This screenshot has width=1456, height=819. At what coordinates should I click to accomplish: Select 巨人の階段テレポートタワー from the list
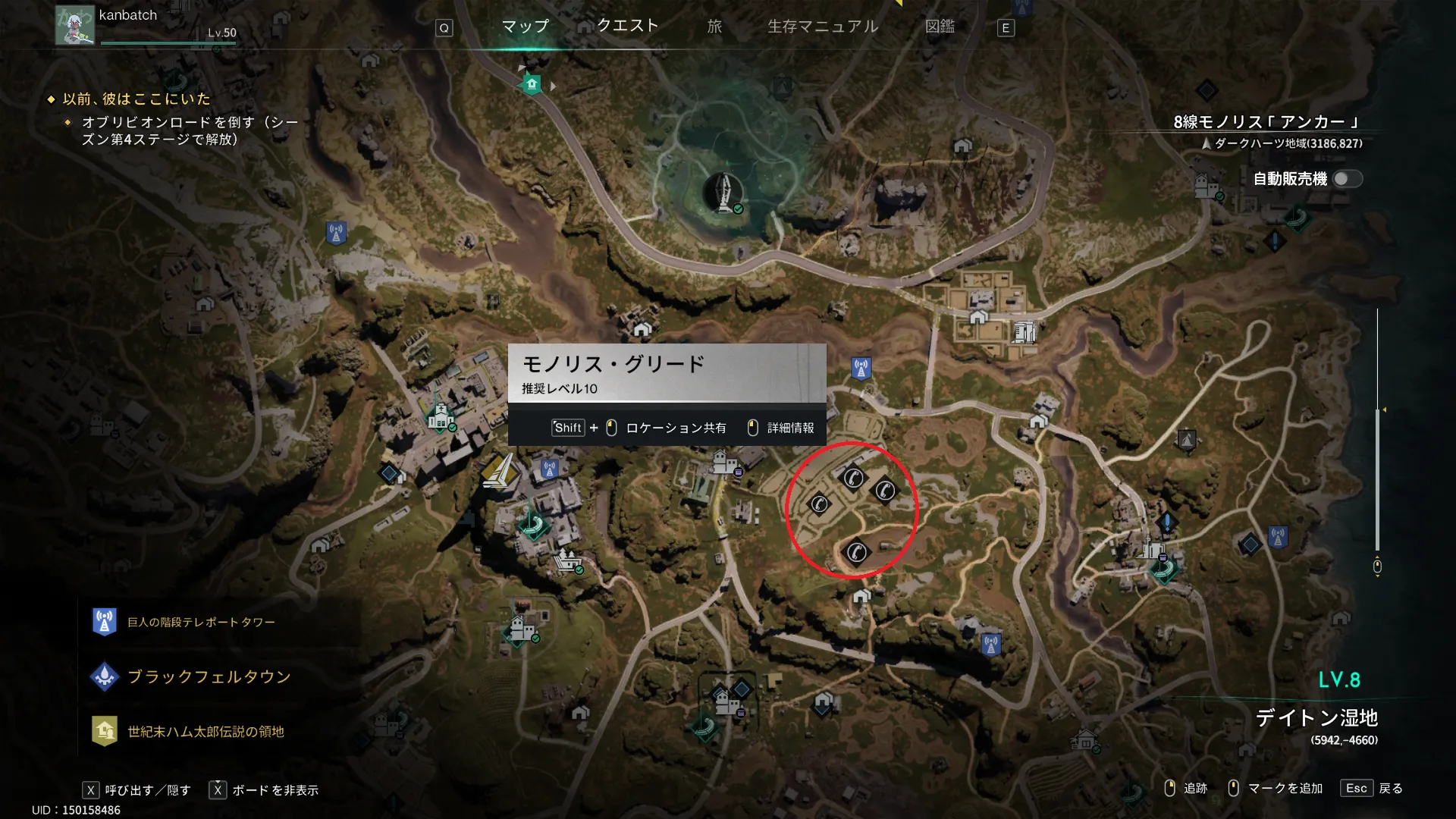pos(200,623)
